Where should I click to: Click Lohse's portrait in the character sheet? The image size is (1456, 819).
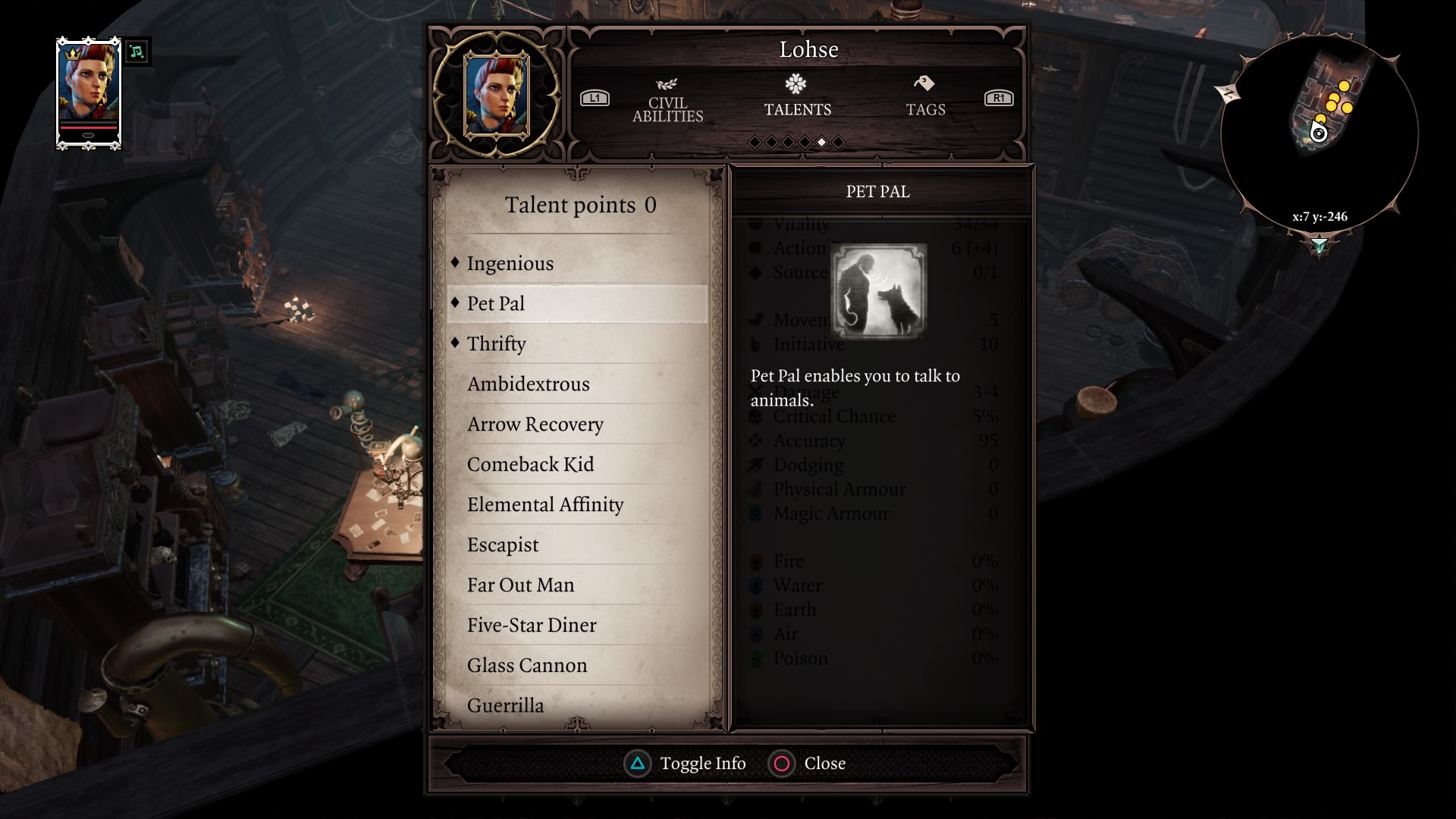tap(496, 95)
